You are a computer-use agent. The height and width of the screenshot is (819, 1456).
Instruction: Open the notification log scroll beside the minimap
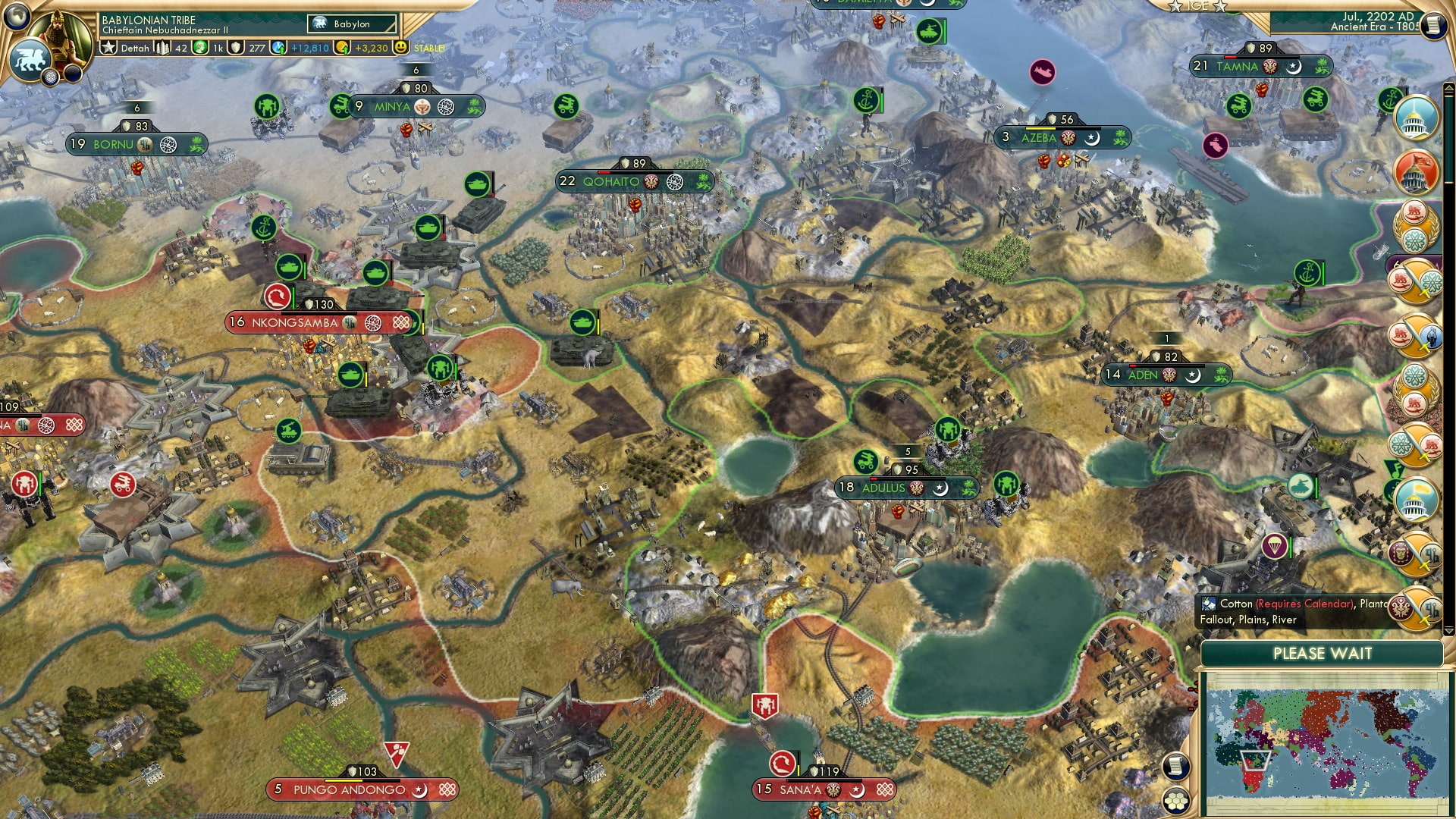point(1175,766)
